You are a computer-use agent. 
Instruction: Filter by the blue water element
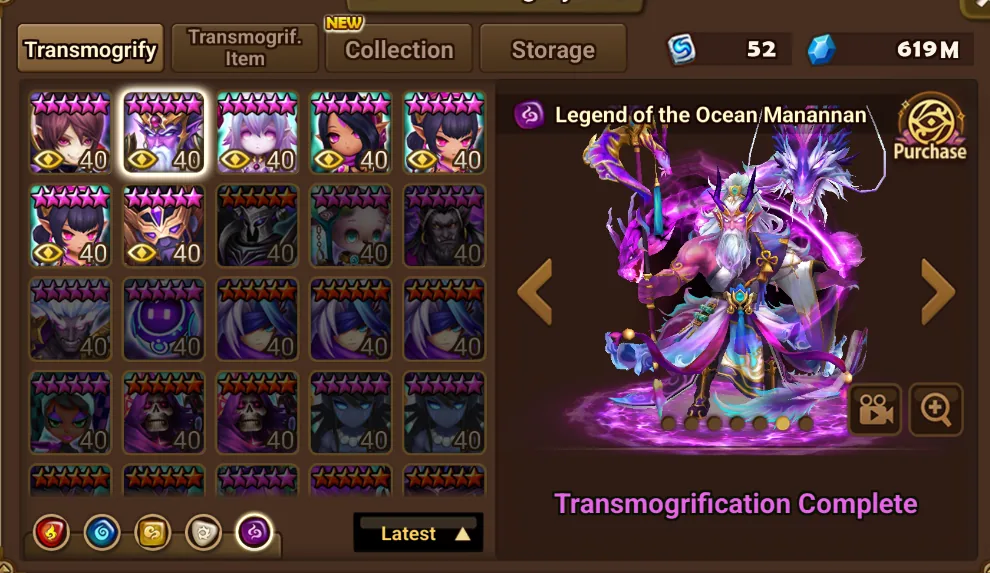(101, 533)
